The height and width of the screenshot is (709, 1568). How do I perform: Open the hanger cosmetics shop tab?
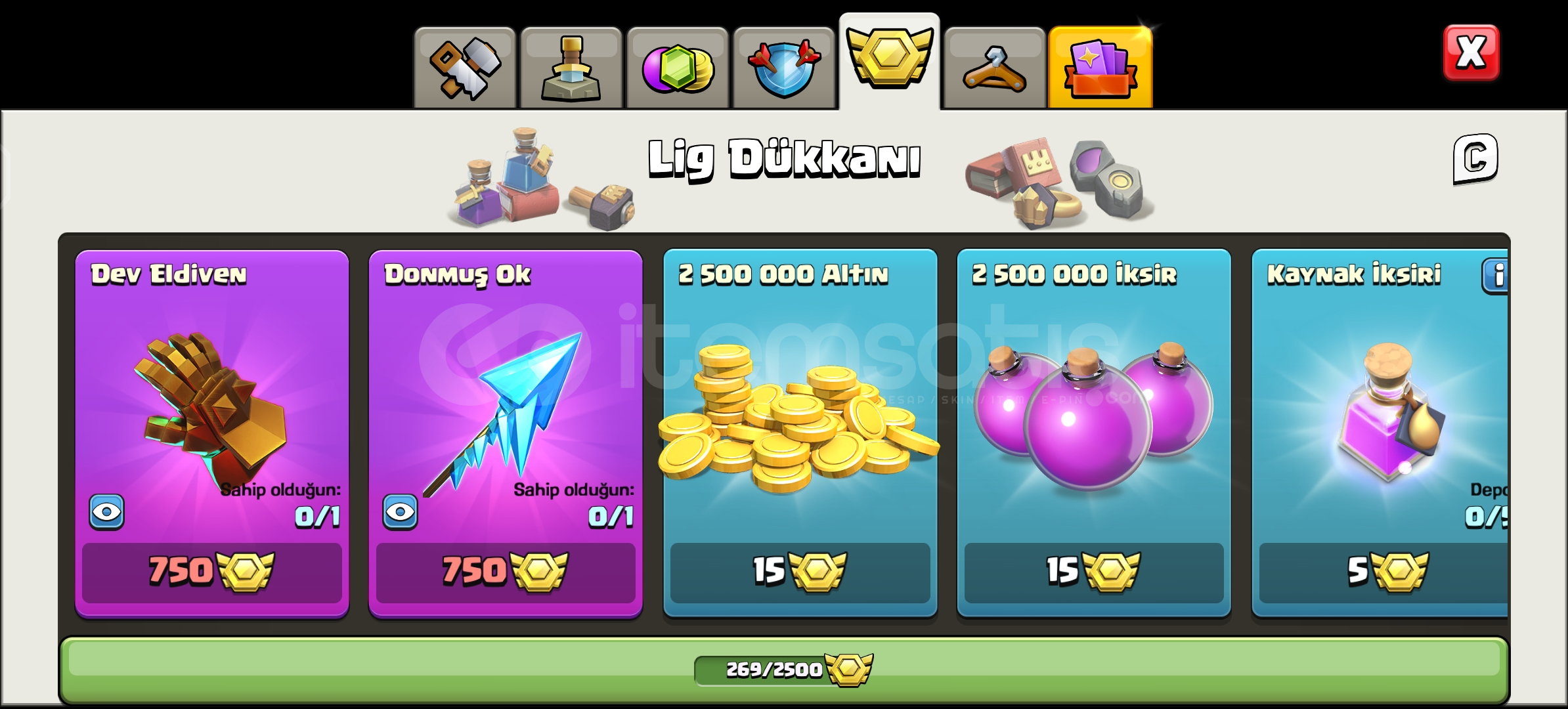point(995,62)
